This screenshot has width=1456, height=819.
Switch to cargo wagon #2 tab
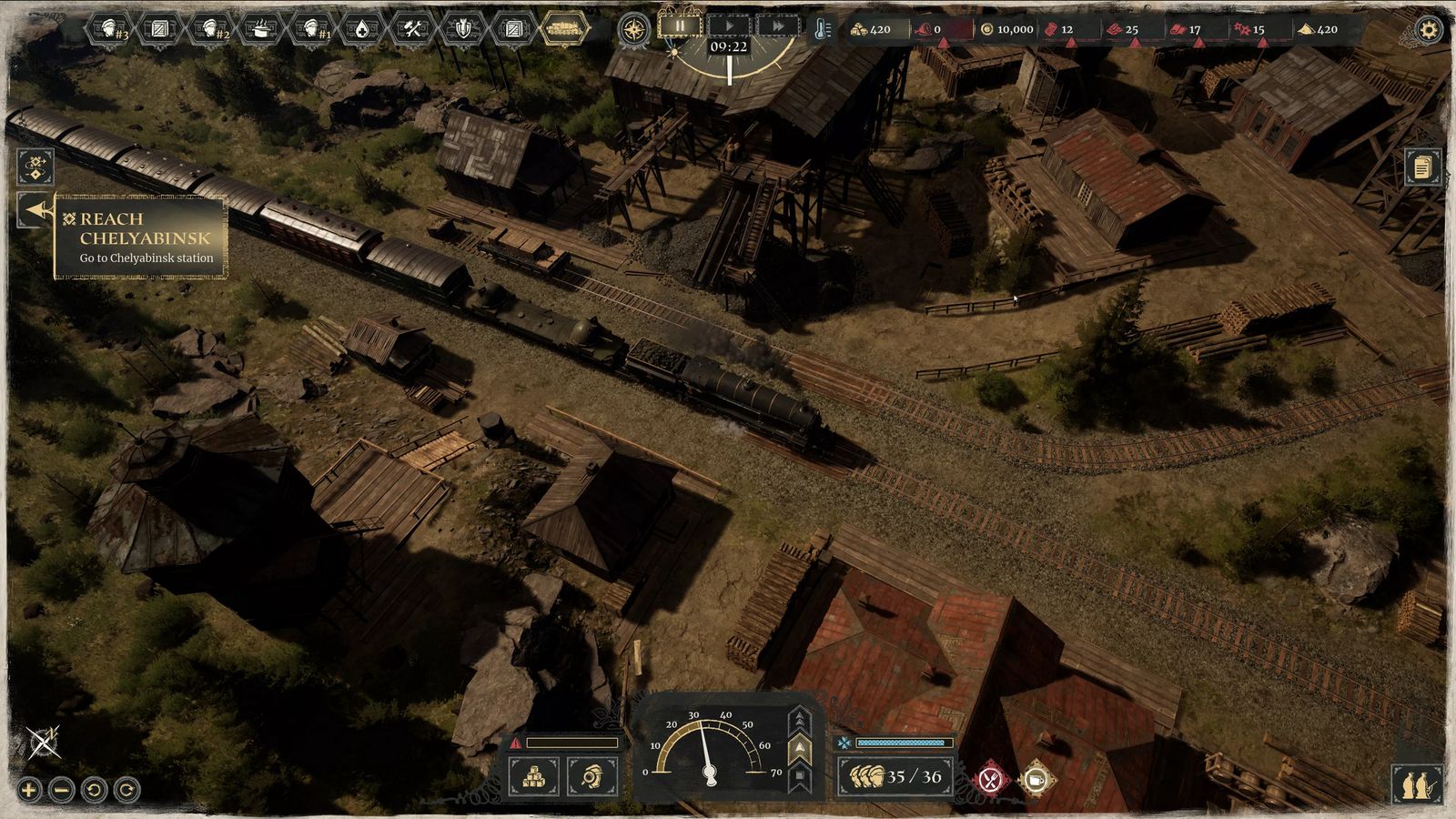[209, 30]
